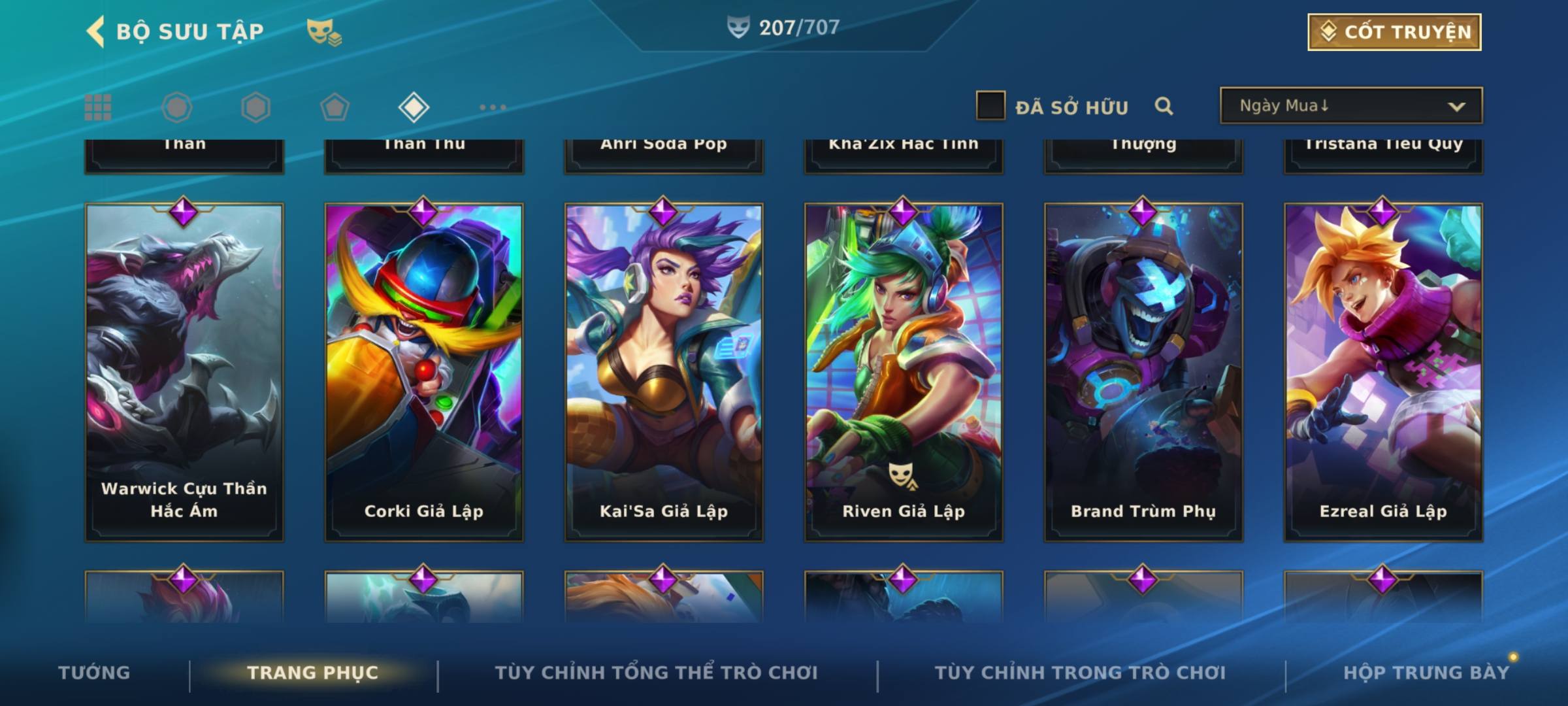Expand the Ngày Mua sort dropdown
Screen dimensions: 1568x706
(x=1351, y=106)
